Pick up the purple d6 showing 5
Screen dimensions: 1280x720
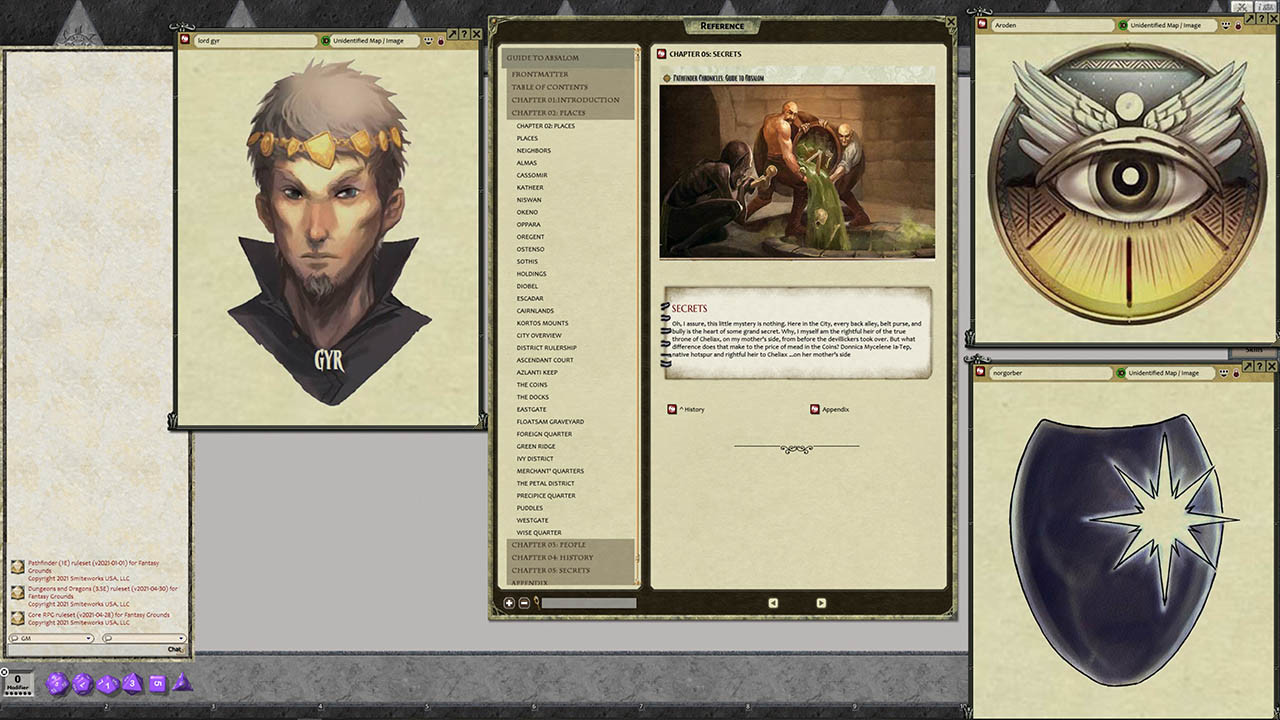[157, 683]
